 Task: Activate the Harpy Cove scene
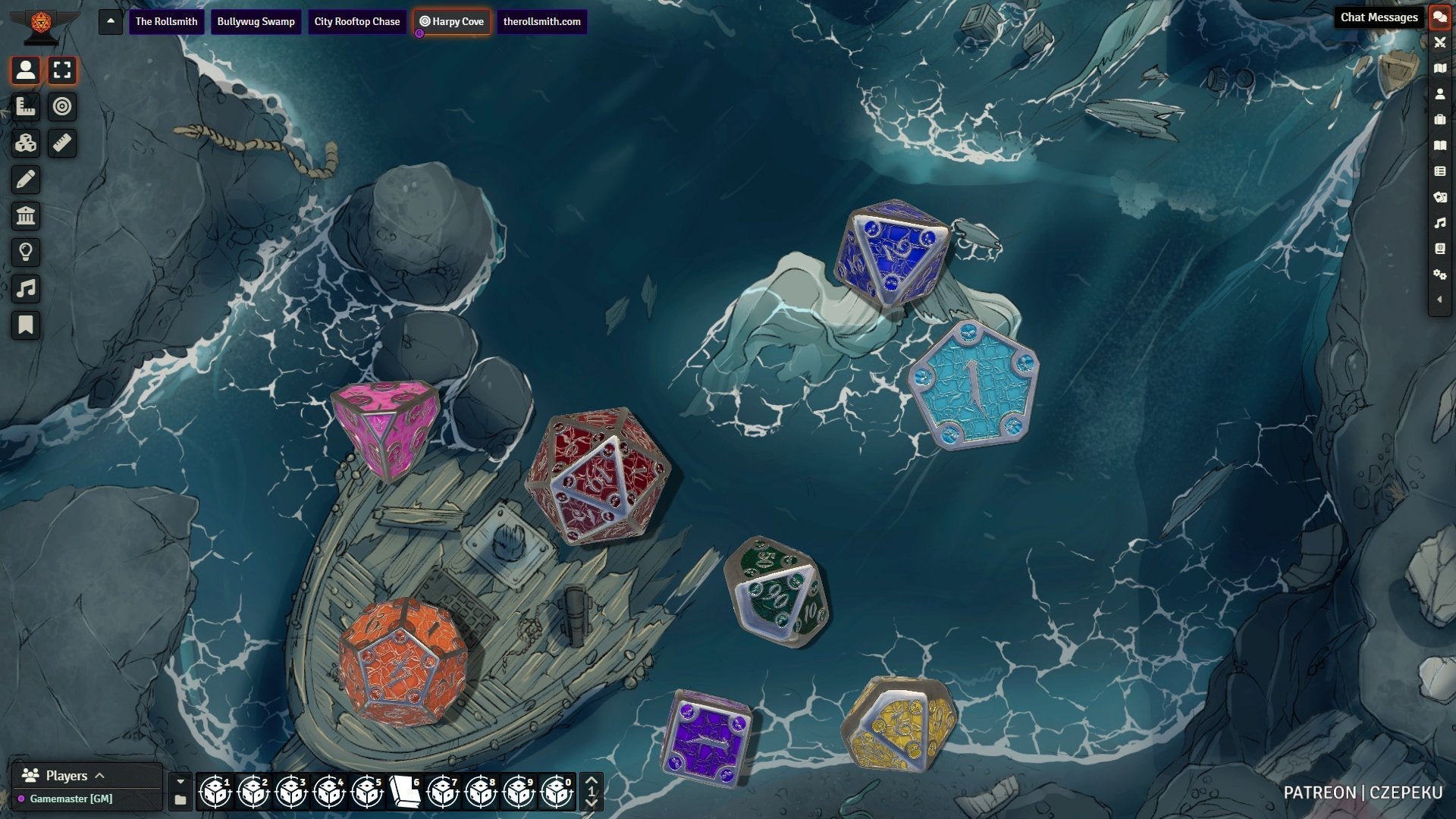click(x=452, y=22)
